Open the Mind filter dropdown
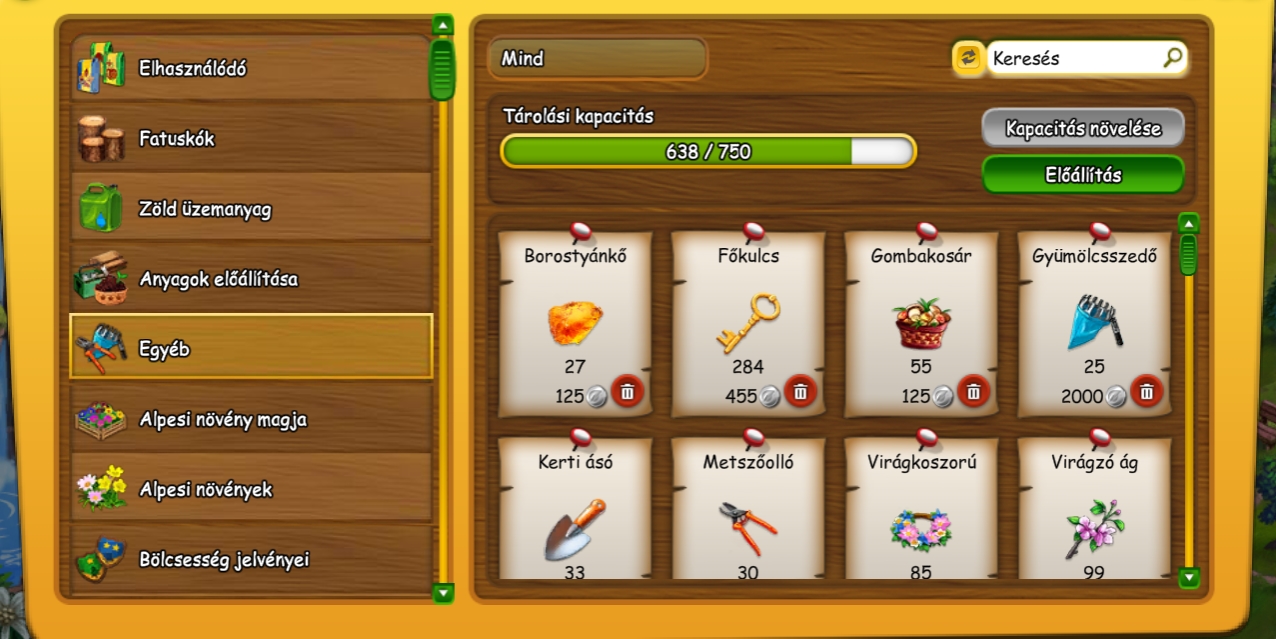 point(597,59)
